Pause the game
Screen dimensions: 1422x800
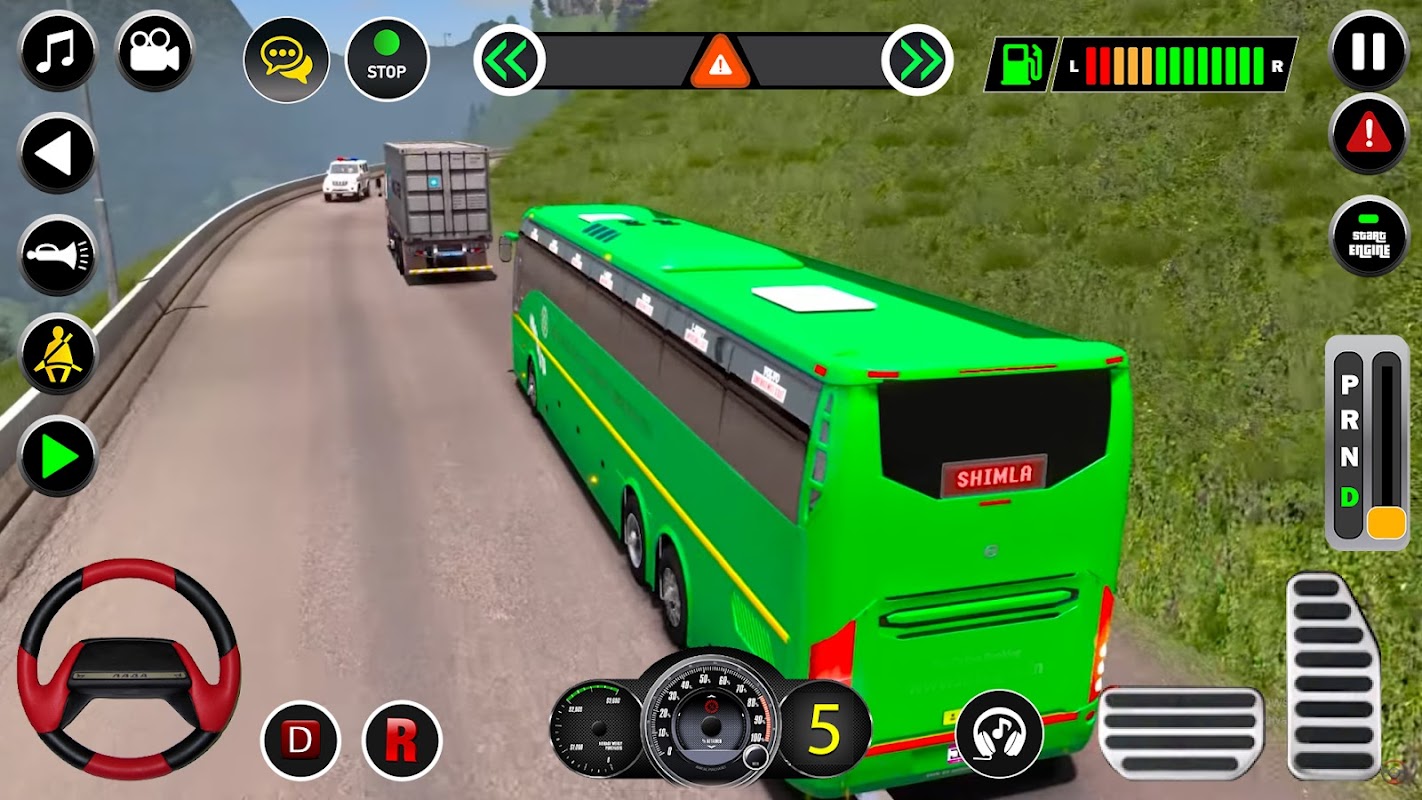click(x=1369, y=52)
